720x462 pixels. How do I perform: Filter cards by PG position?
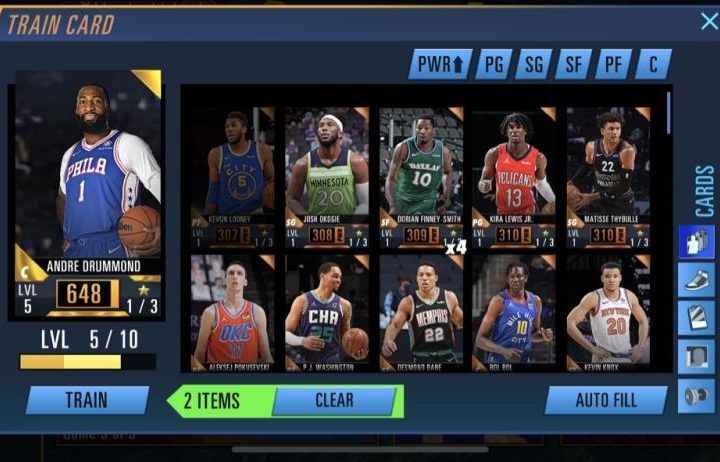494,65
